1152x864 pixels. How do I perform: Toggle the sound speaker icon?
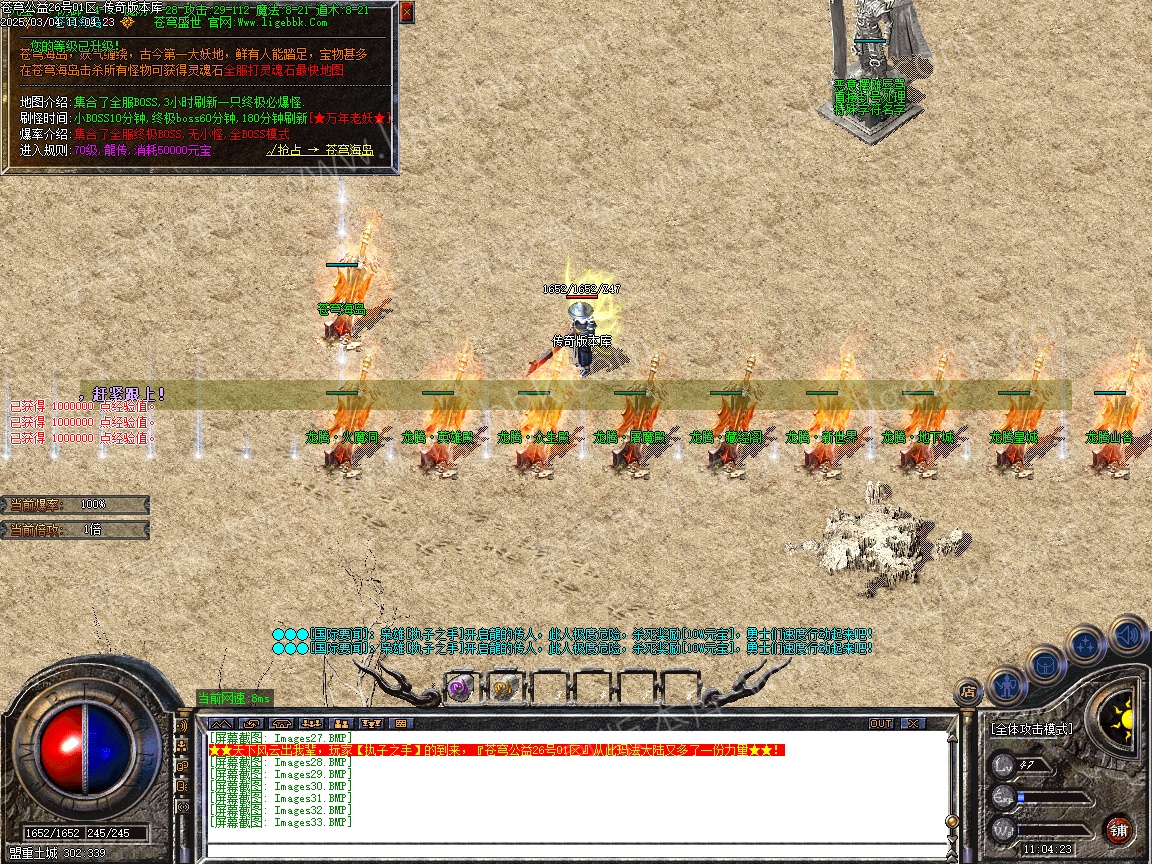1127,634
